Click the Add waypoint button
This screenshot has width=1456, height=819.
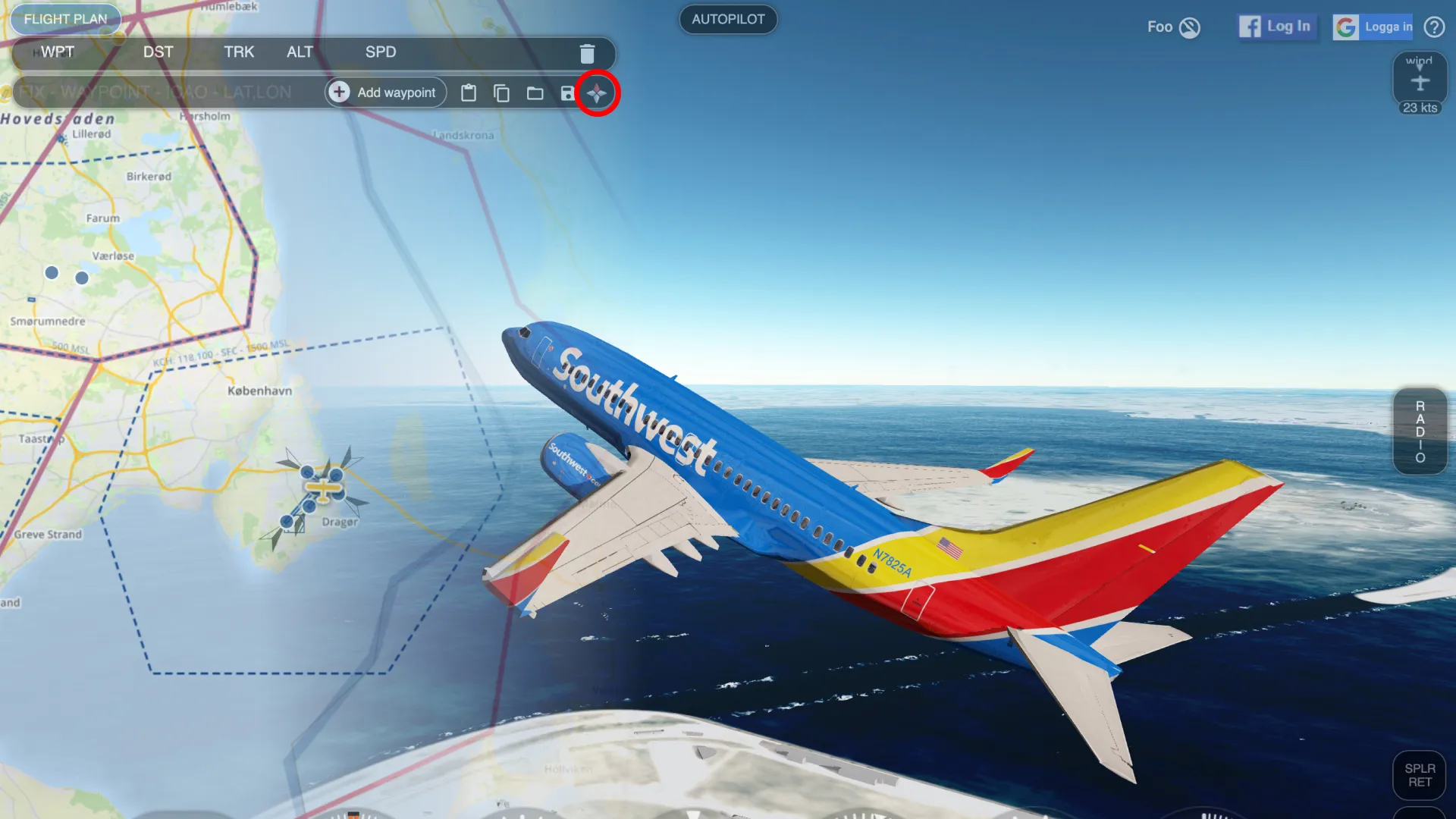click(386, 93)
